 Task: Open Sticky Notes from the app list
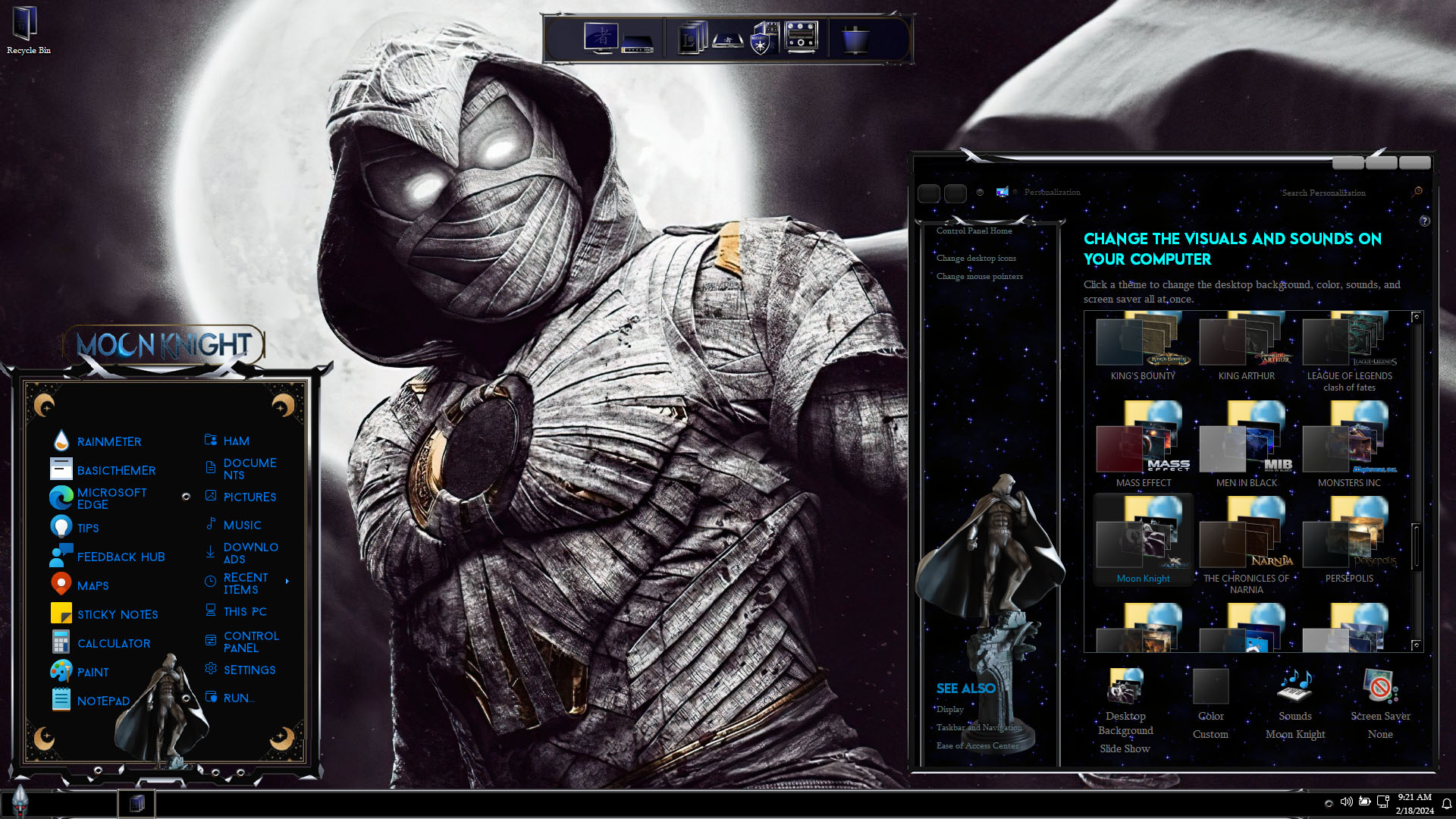(117, 614)
